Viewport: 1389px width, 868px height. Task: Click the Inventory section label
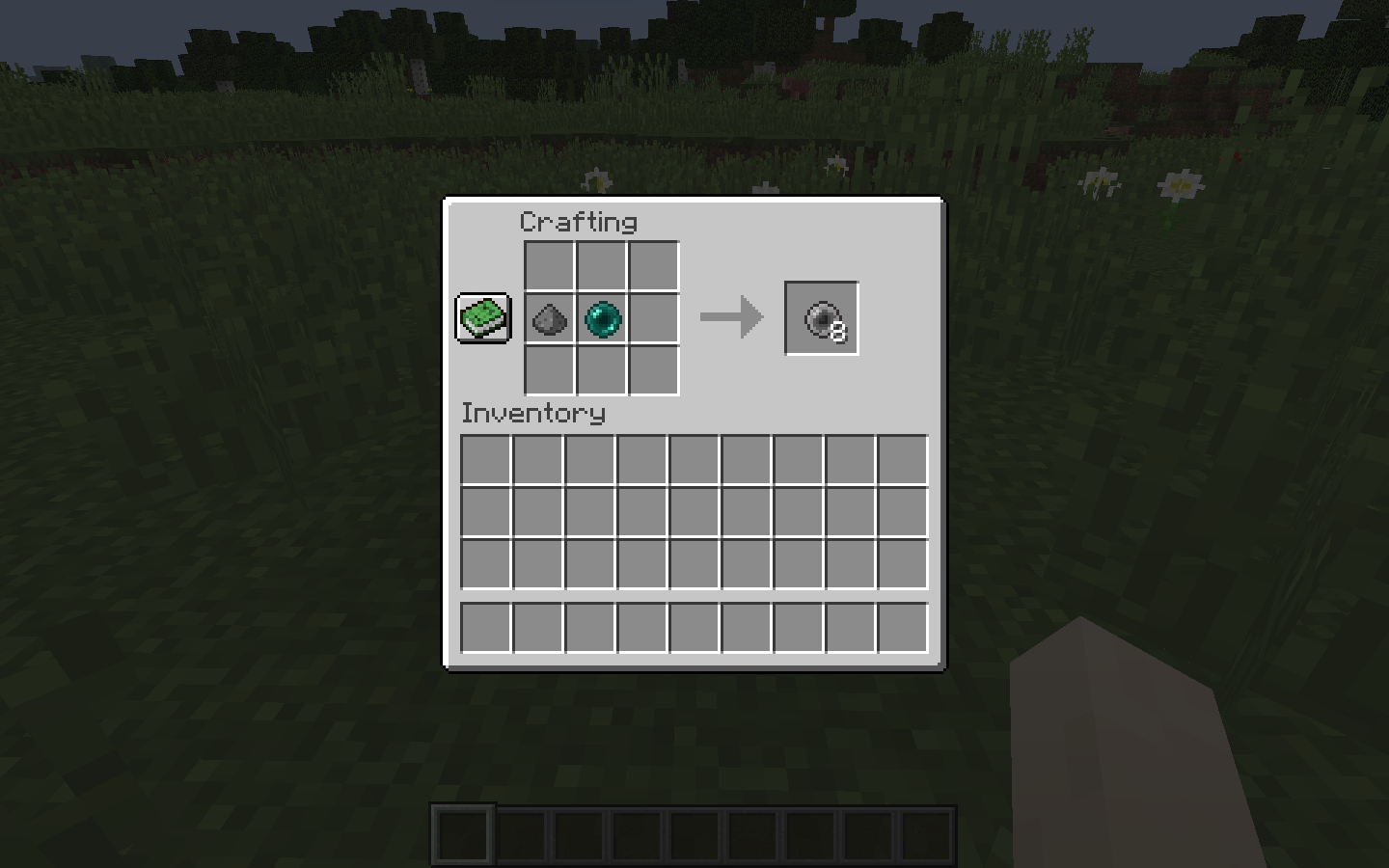pyautogui.click(x=533, y=414)
